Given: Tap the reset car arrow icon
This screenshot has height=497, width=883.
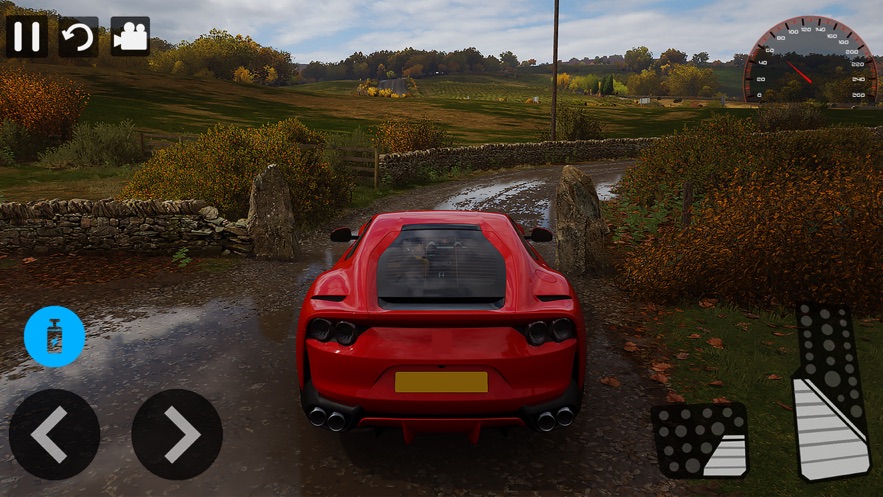Looking at the screenshot, I should (x=78, y=36).
